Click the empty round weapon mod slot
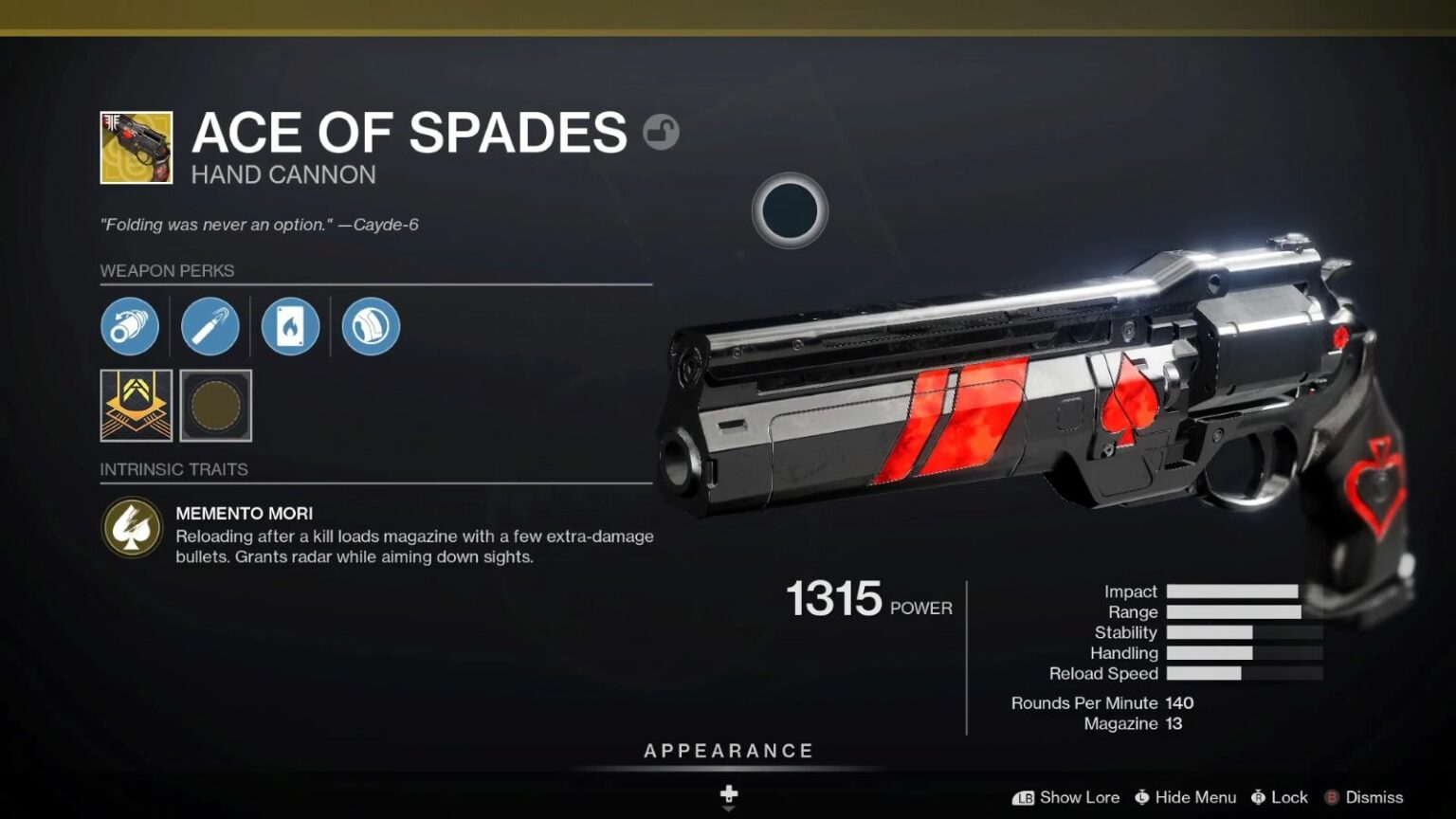Viewport: 1456px width, 819px height. coord(216,406)
